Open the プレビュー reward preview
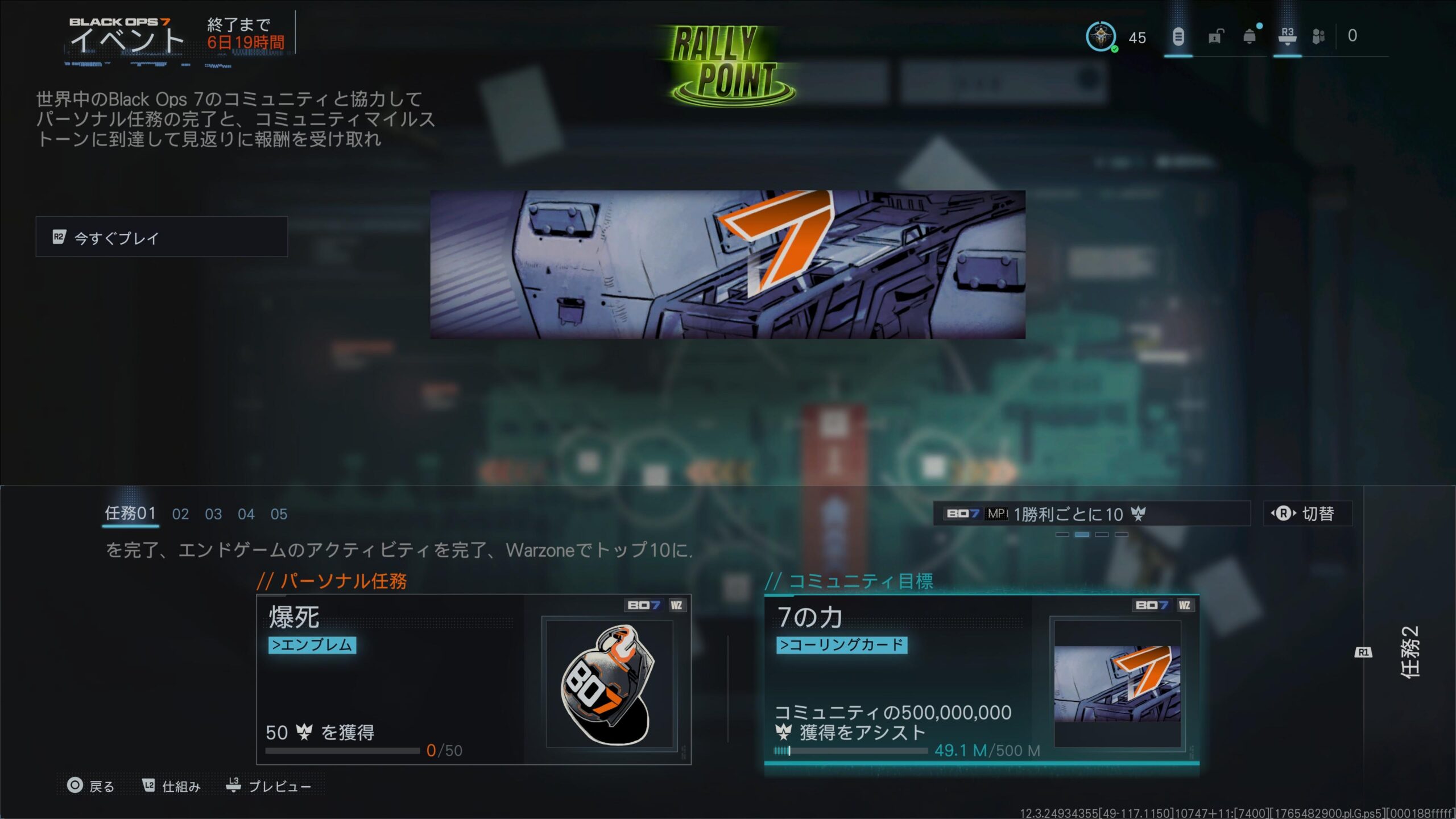This screenshot has width=1456, height=819. coord(268,786)
